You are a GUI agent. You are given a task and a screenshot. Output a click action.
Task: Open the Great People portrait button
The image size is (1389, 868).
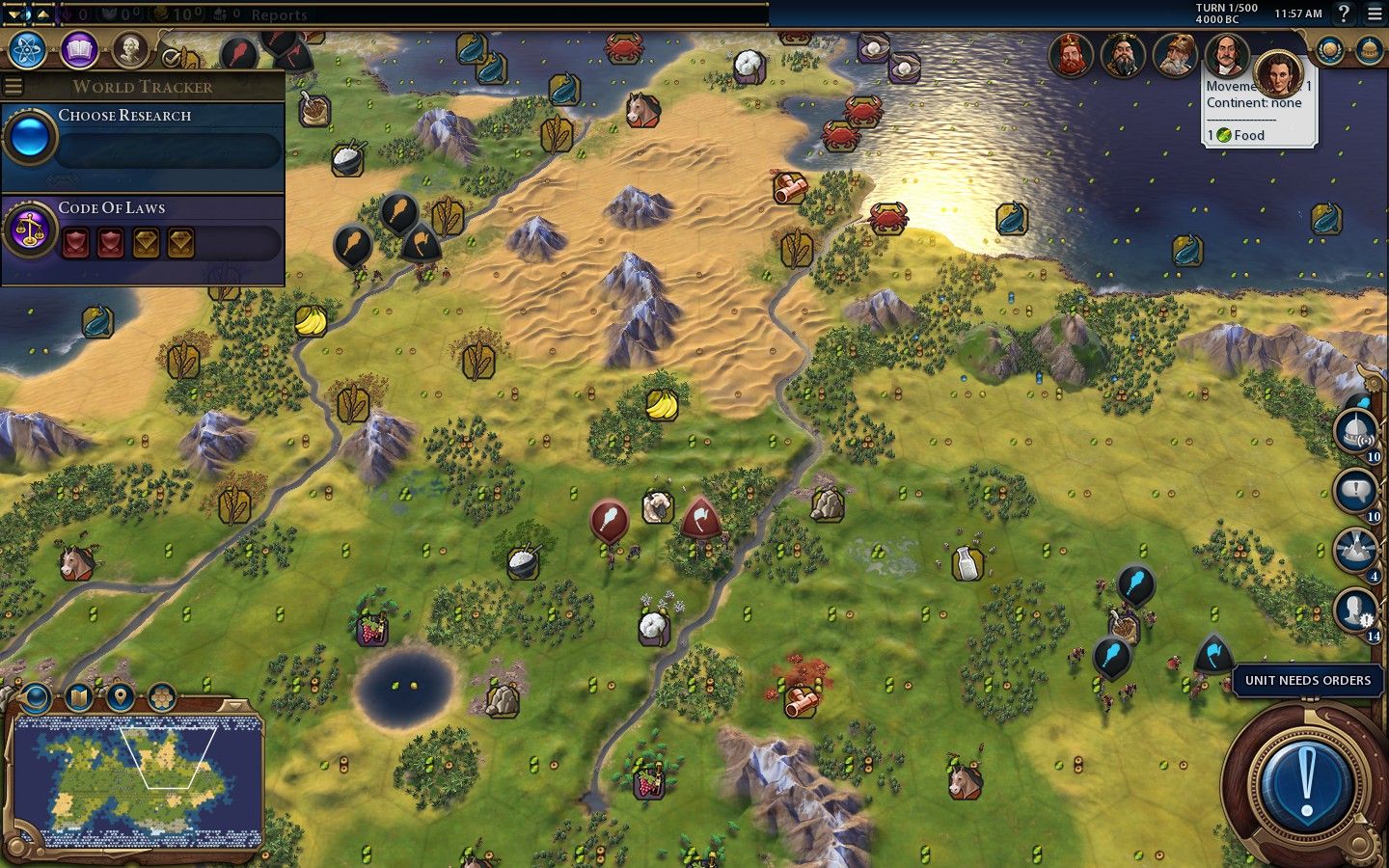129,50
